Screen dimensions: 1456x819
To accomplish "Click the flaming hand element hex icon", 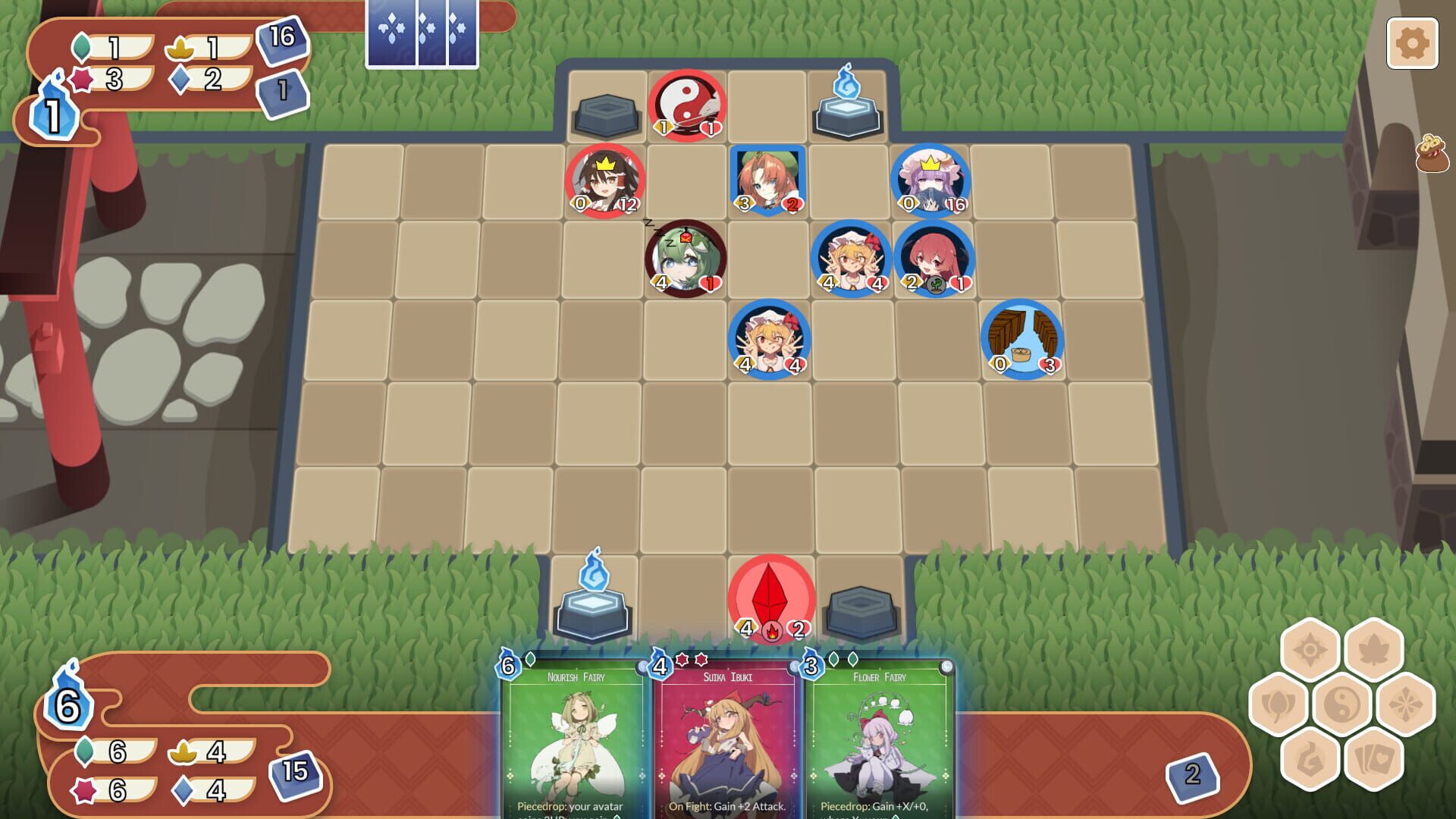I will (x=1310, y=761).
